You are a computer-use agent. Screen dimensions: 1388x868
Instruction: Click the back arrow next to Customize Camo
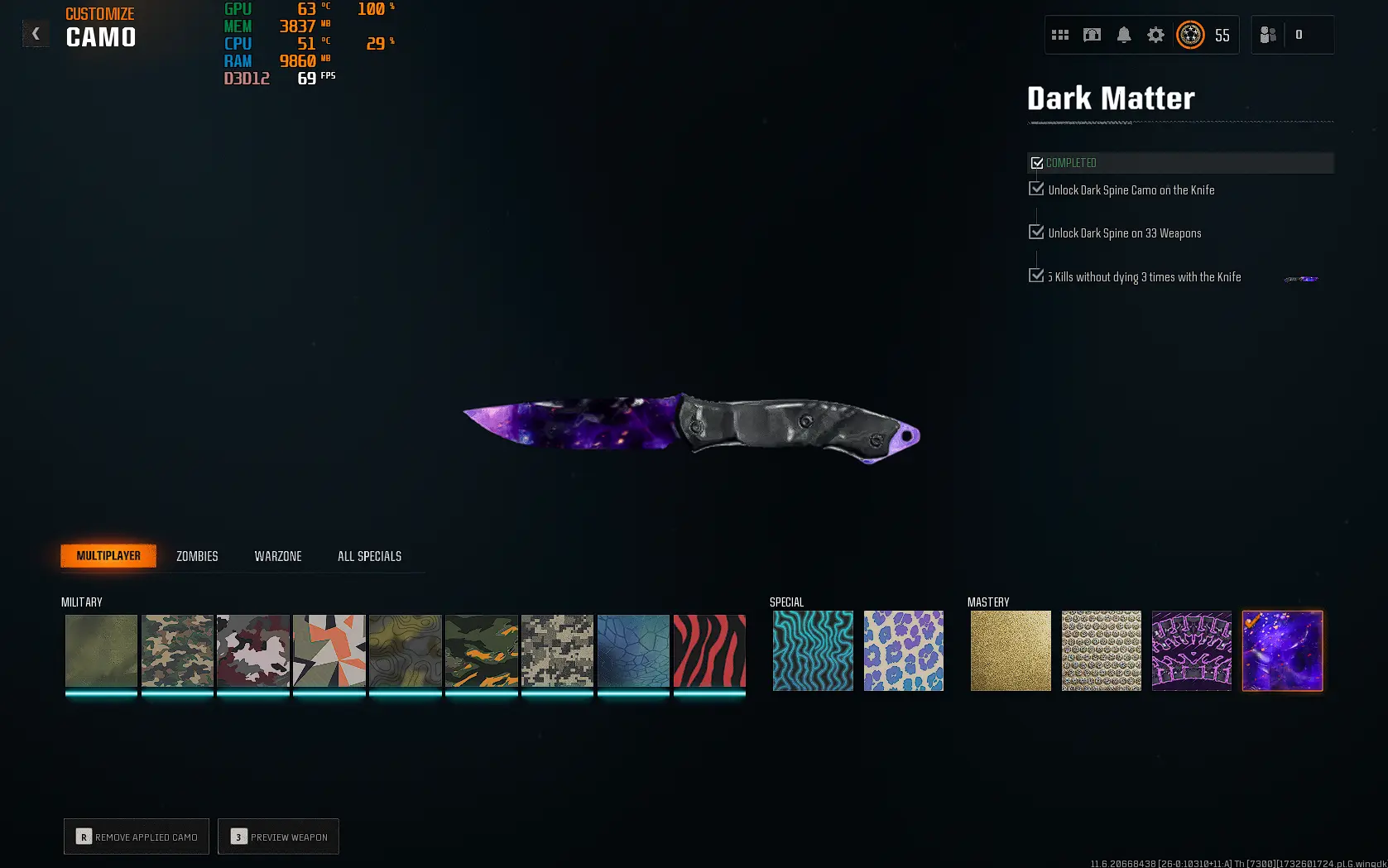[36, 33]
